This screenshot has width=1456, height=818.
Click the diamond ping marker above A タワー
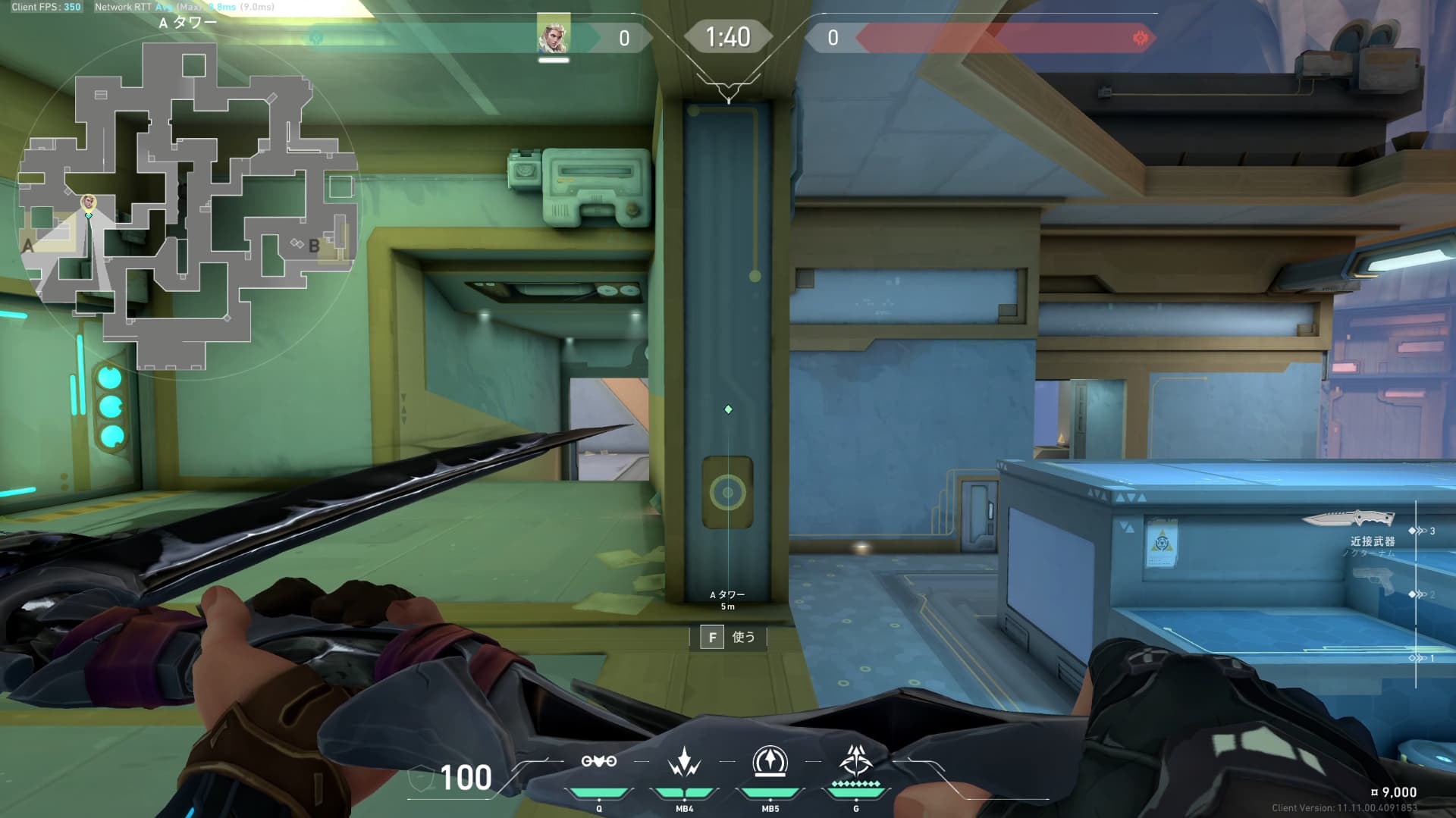pyautogui.click(x=728, y=409)
